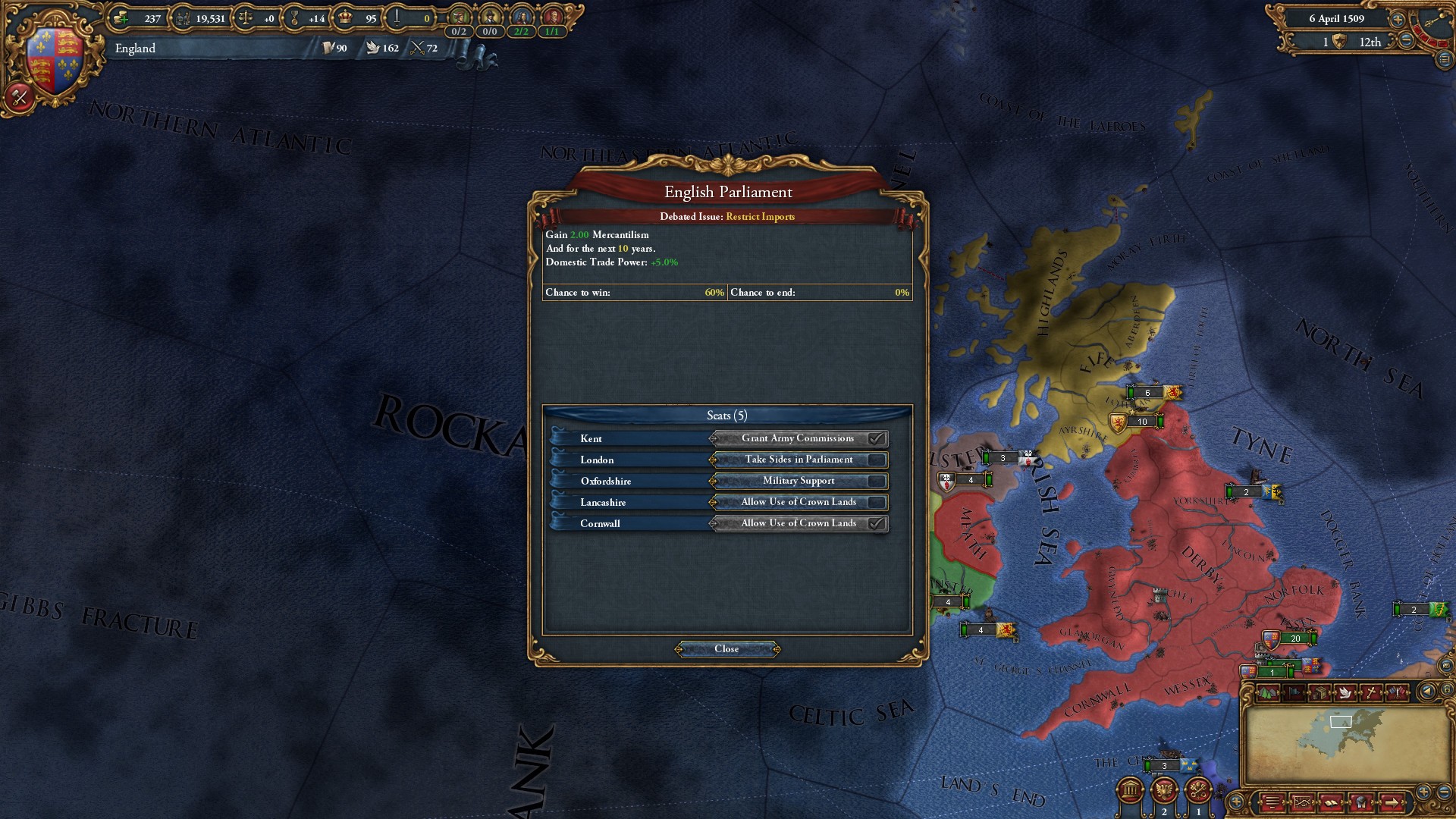Increase game speed with the plus button
Image resolution: width=1456 pixels, height=819 pixels.
point(1398,19)
